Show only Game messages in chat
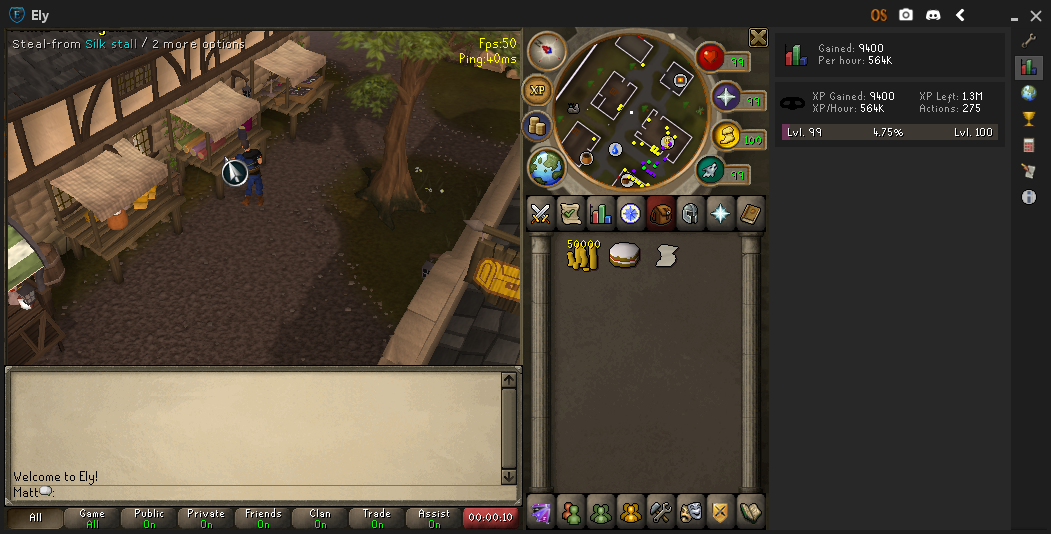This screenshot has height=534, width=1051. pos(91,518)
